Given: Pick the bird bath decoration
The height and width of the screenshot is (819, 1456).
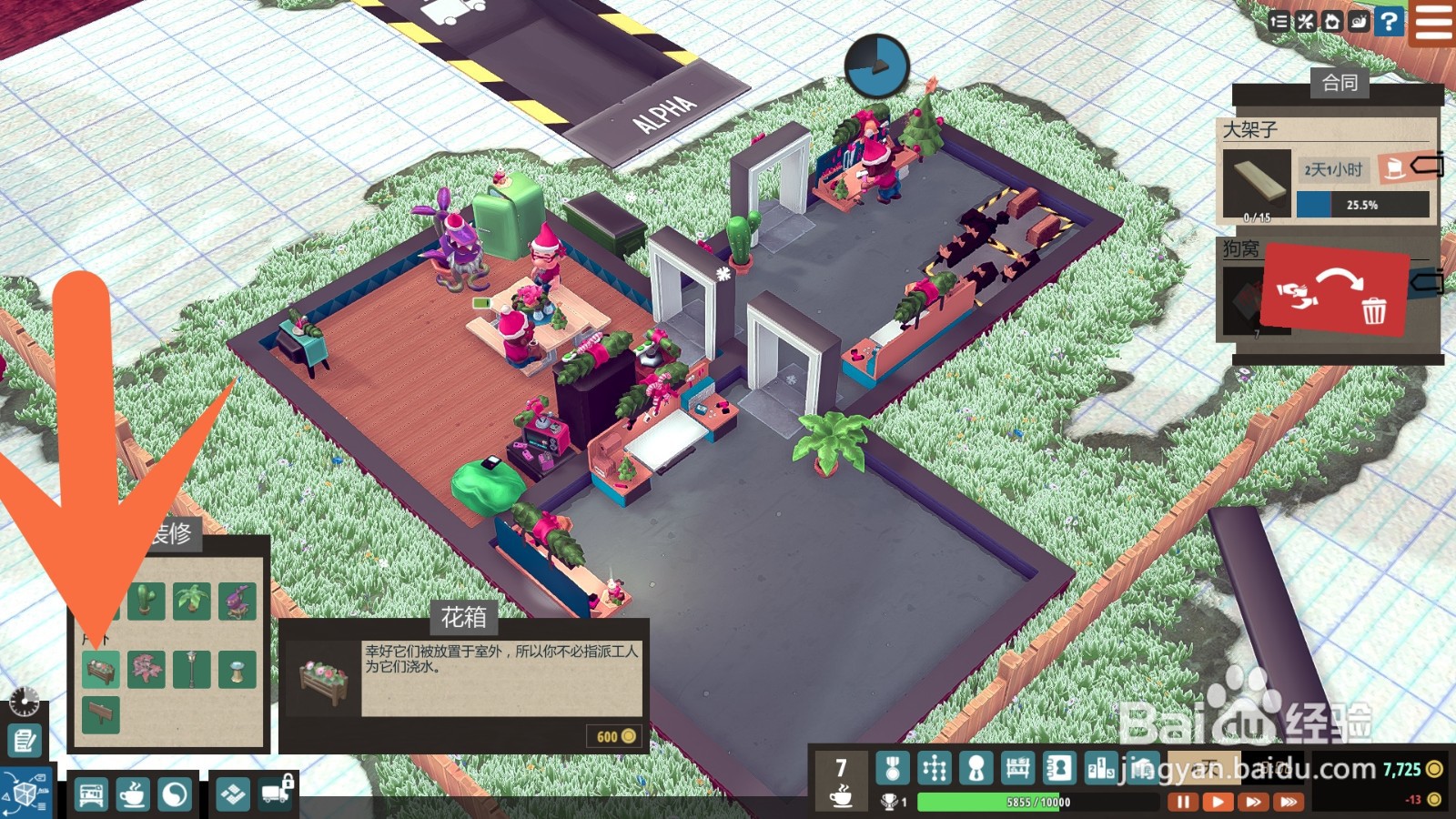Looking at the screenshot, I should pyautogui.click(x=237, y=670).
